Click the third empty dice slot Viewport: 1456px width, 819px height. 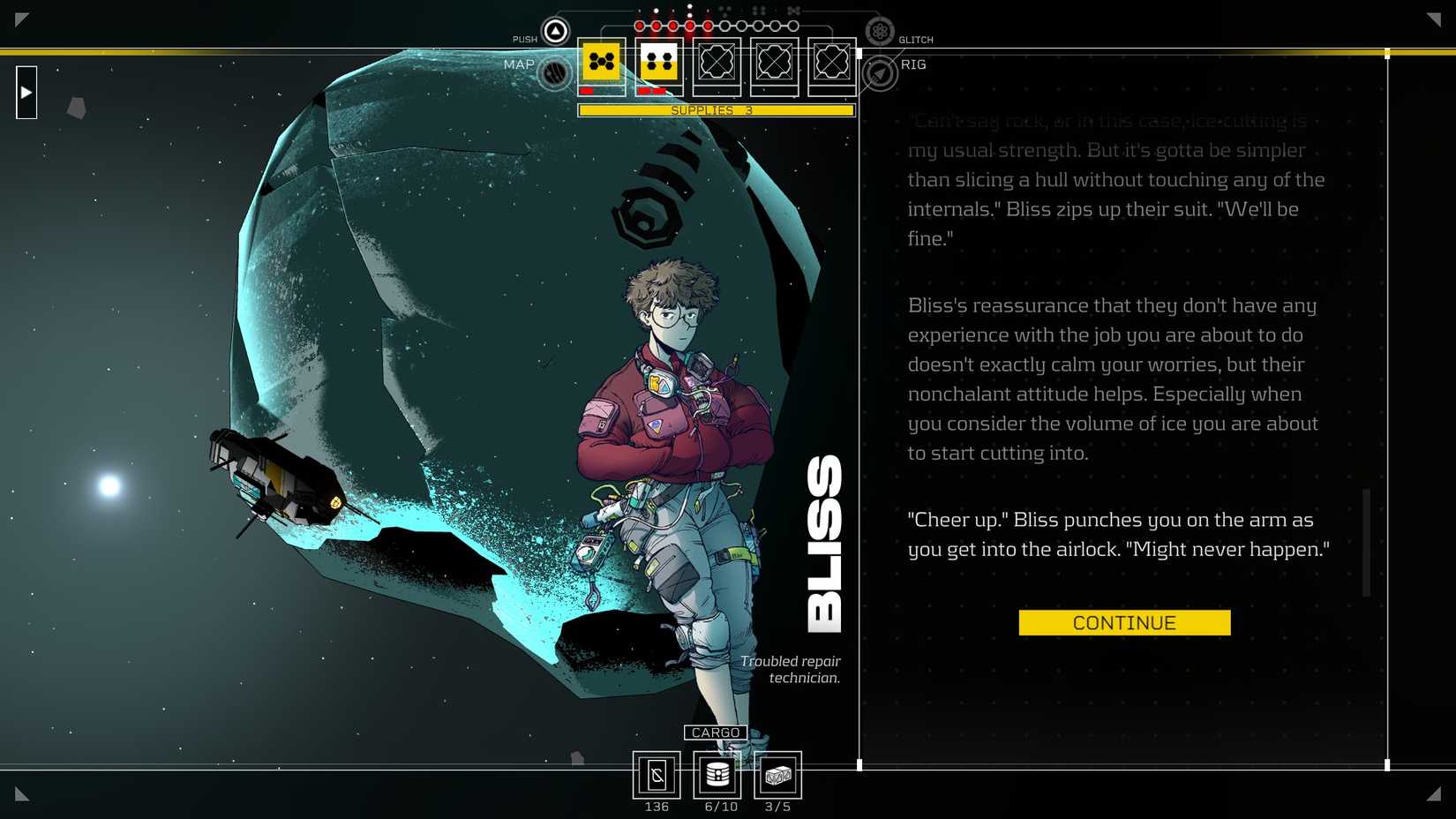(717, 62)
